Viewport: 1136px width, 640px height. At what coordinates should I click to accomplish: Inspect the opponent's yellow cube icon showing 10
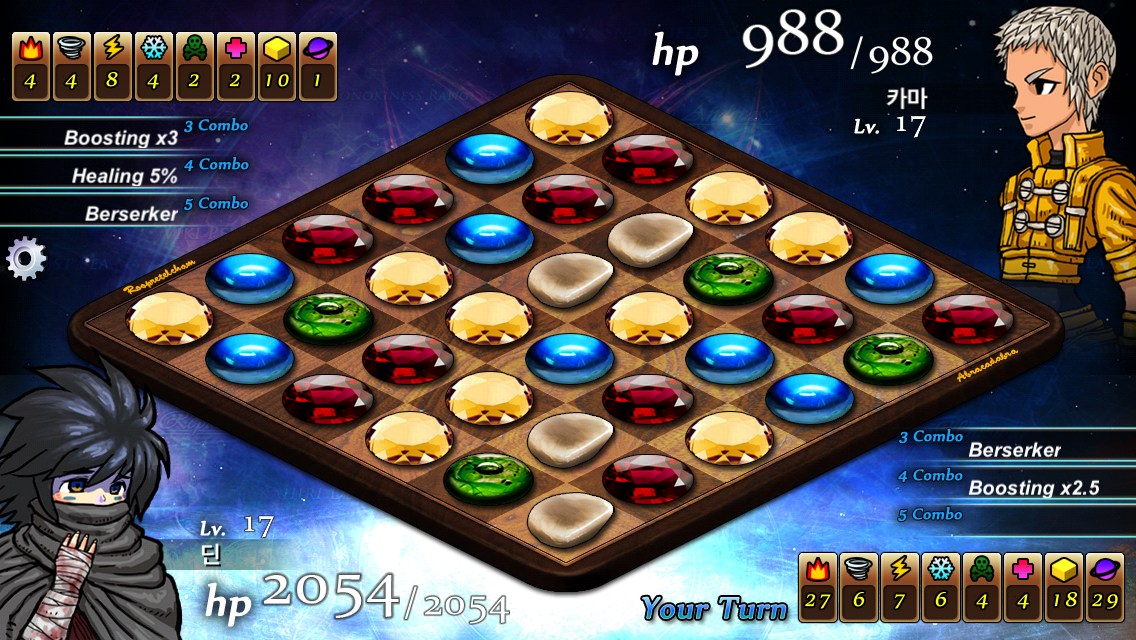276,66
